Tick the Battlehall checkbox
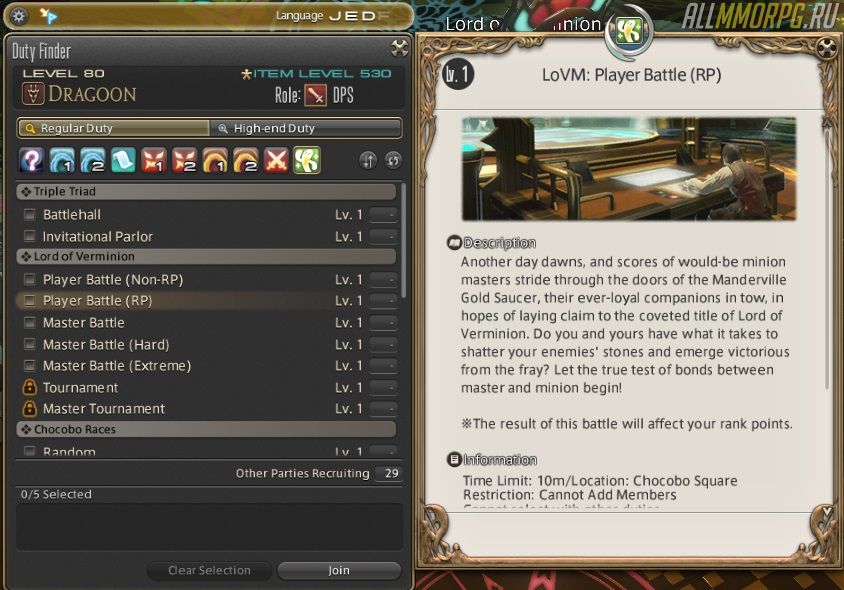Screen dimensions: 844x590 click(x=29, y=214)
